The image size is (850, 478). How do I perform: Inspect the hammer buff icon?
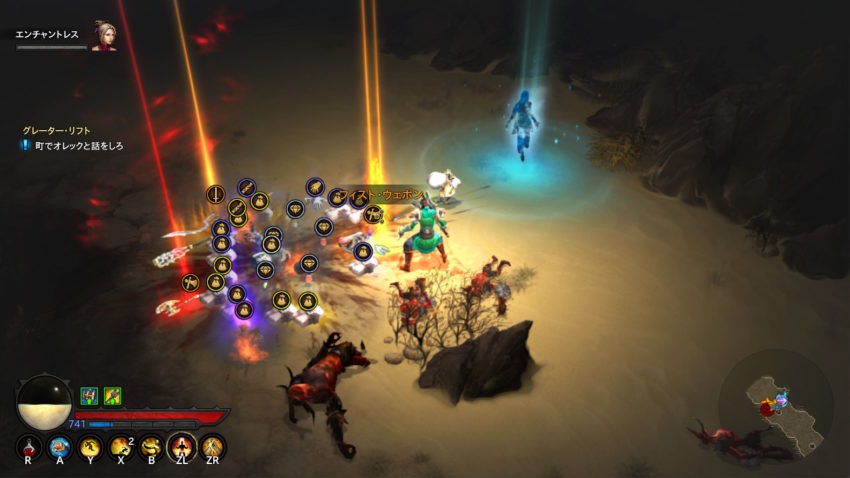point(113,396)
